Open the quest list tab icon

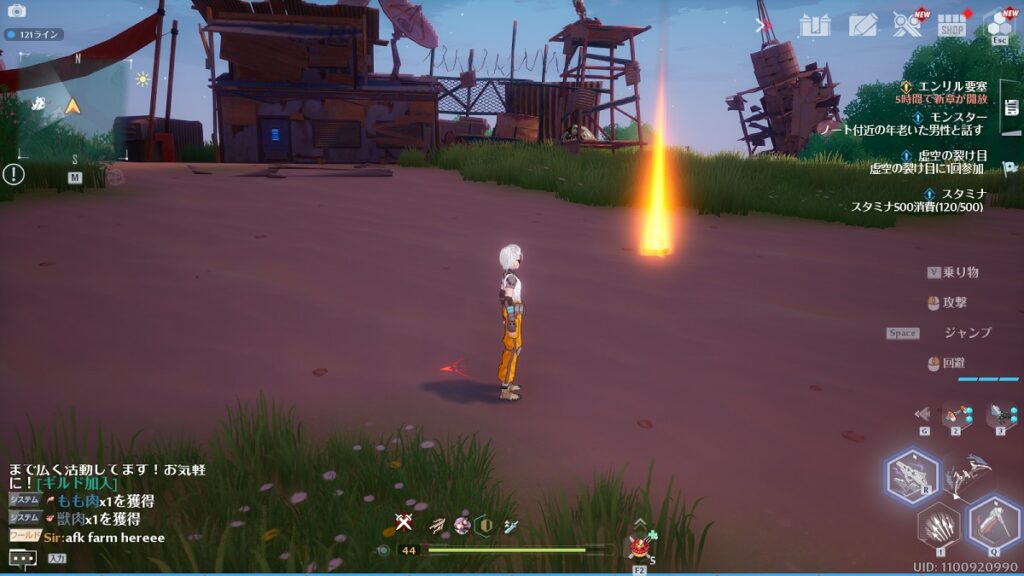click(1010, 100)
